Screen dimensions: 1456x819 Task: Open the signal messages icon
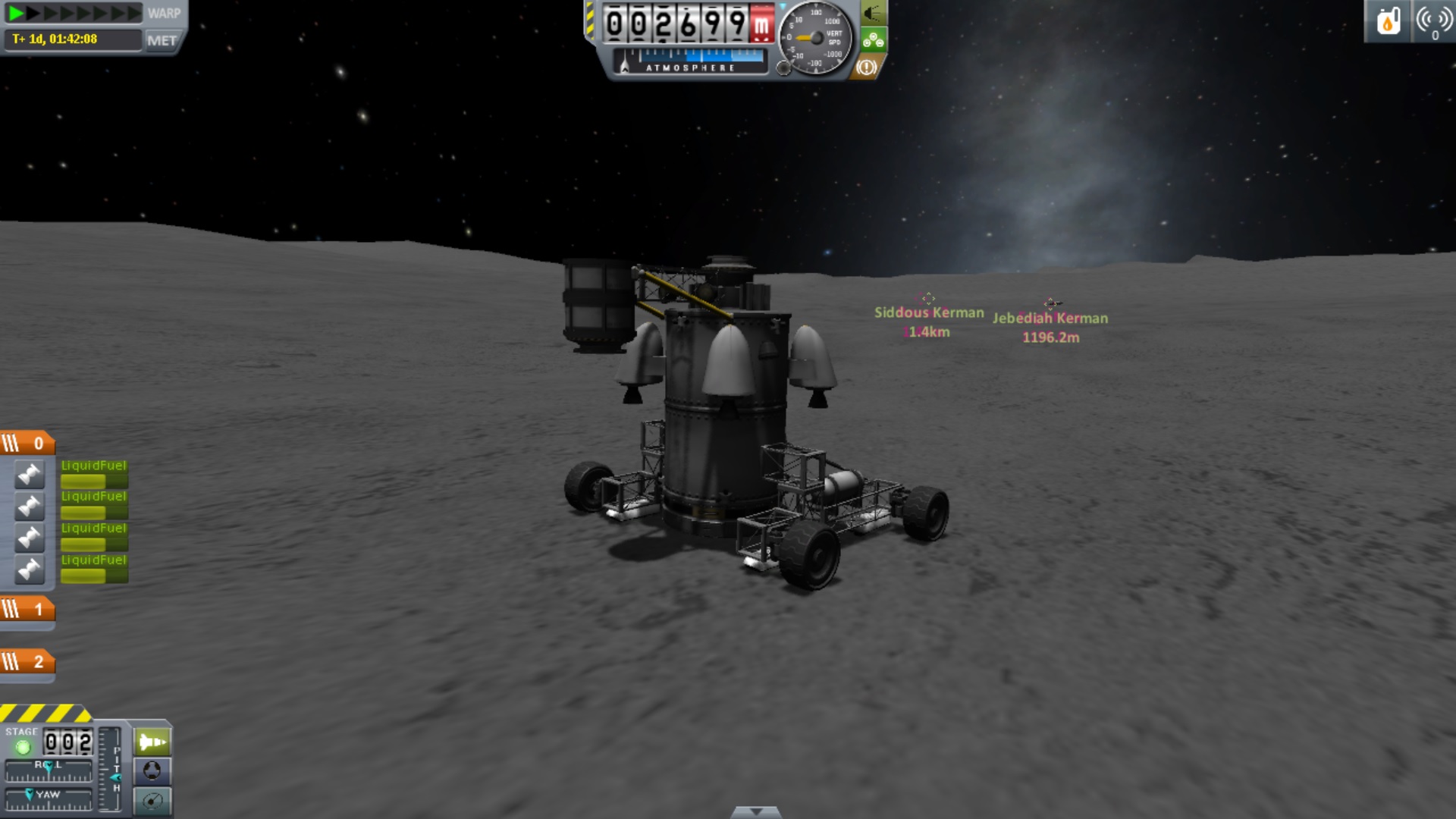pos(1433,21)
